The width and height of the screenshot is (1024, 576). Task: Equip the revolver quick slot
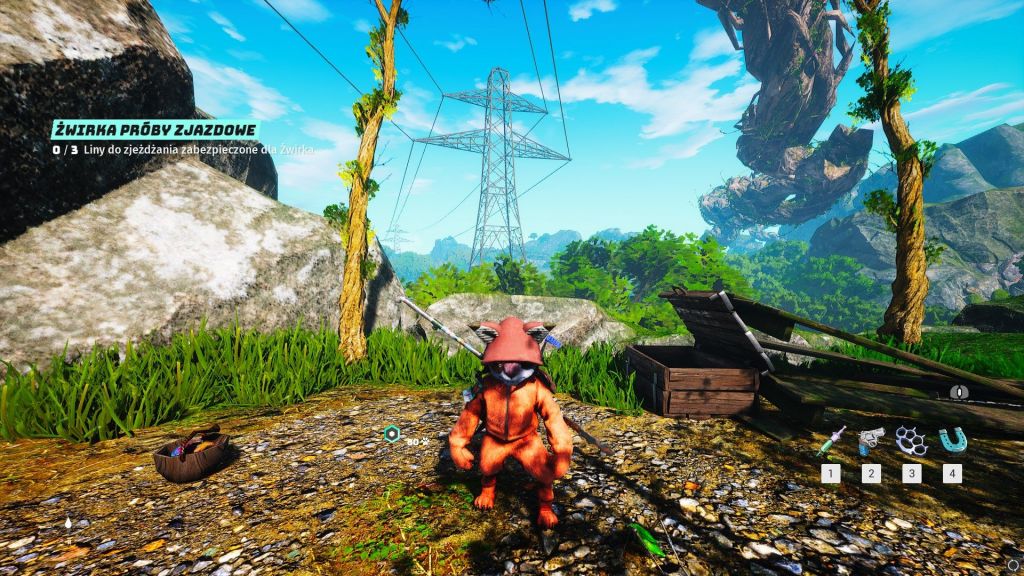point(872,441)
